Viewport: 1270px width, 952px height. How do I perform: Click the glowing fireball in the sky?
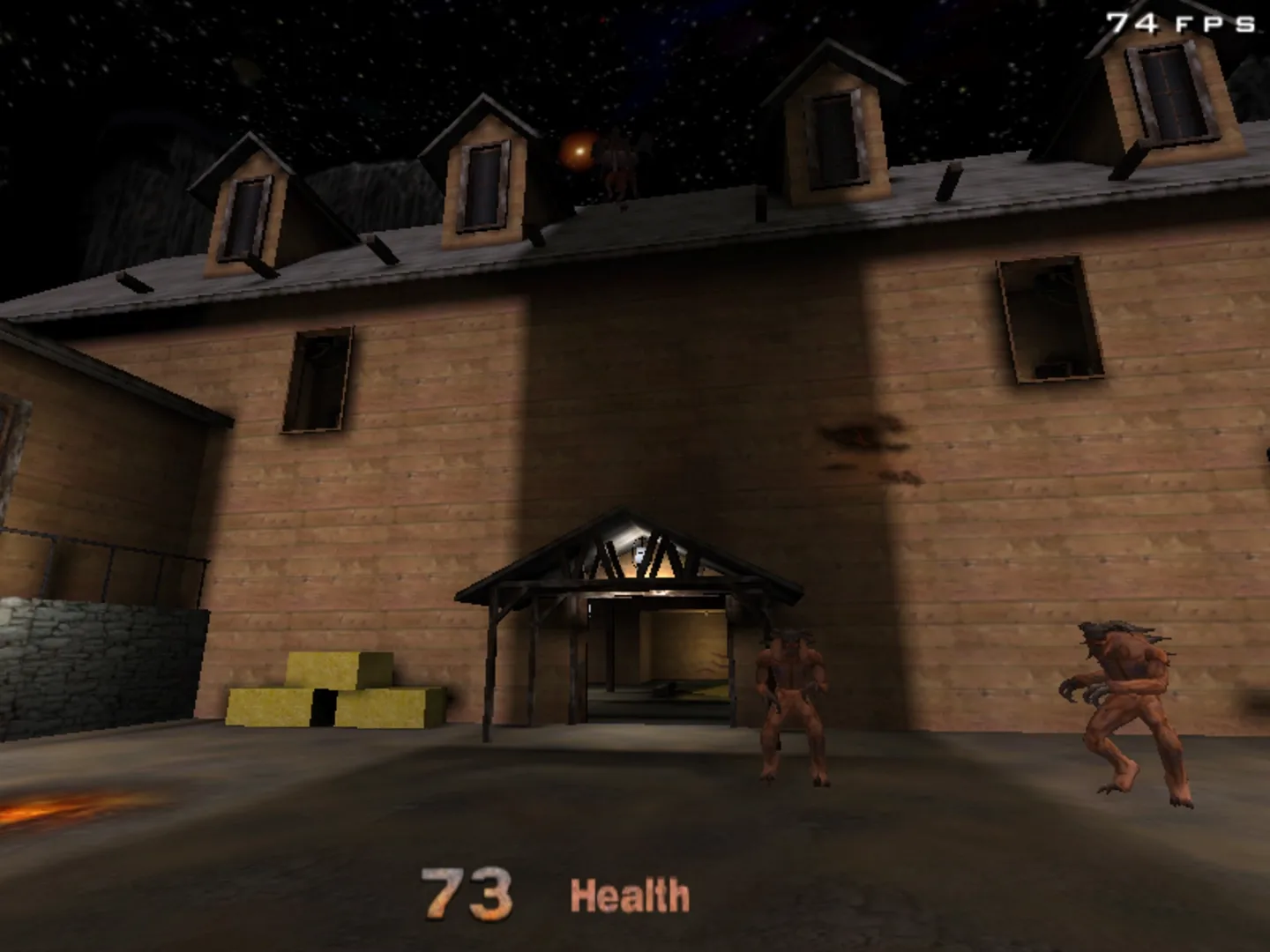click(579, 150)
